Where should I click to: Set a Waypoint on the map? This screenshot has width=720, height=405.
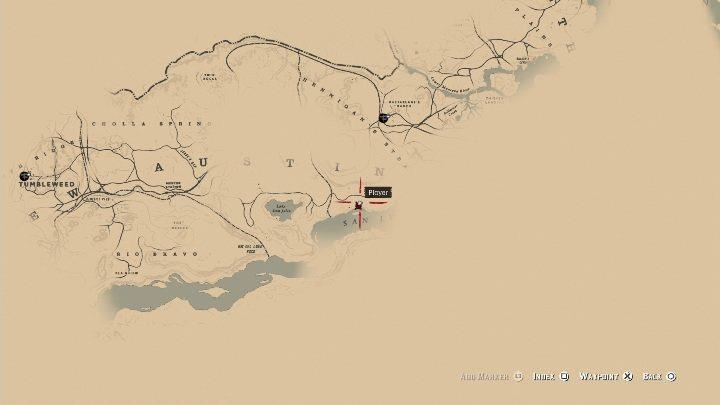pyautogui.click(x=607, y=376)
